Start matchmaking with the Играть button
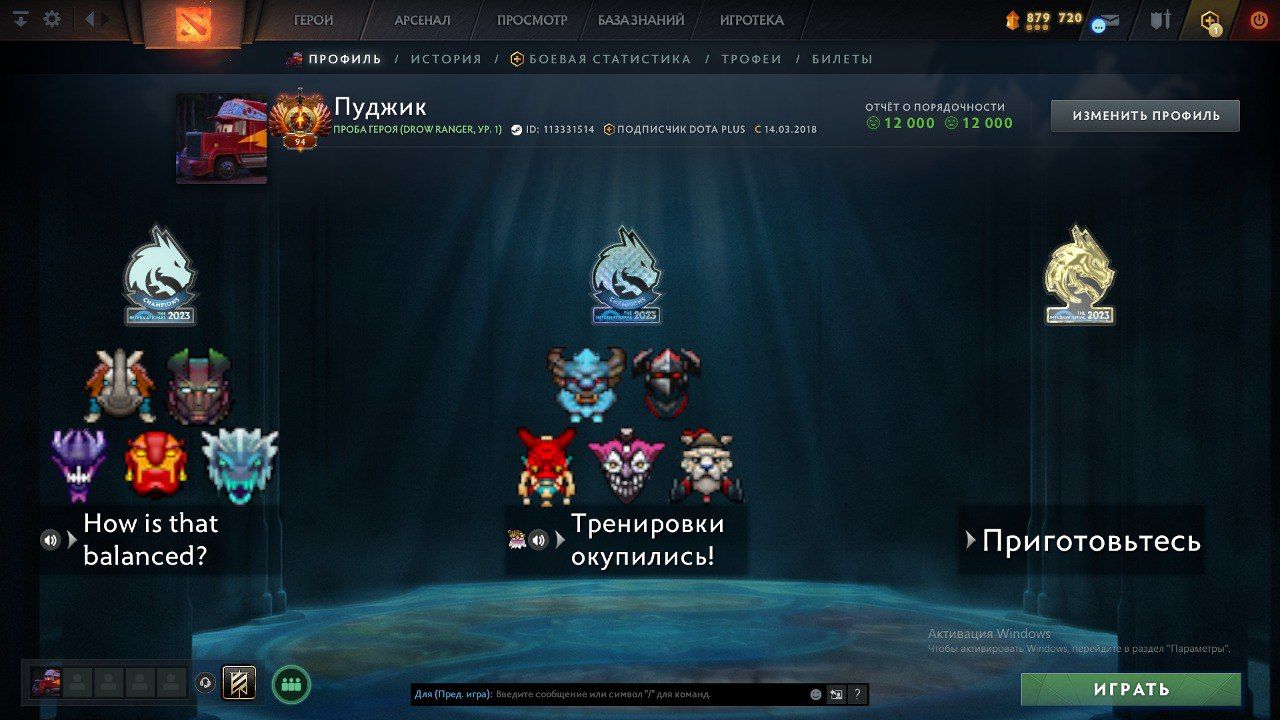 [x=1130, y=689]
